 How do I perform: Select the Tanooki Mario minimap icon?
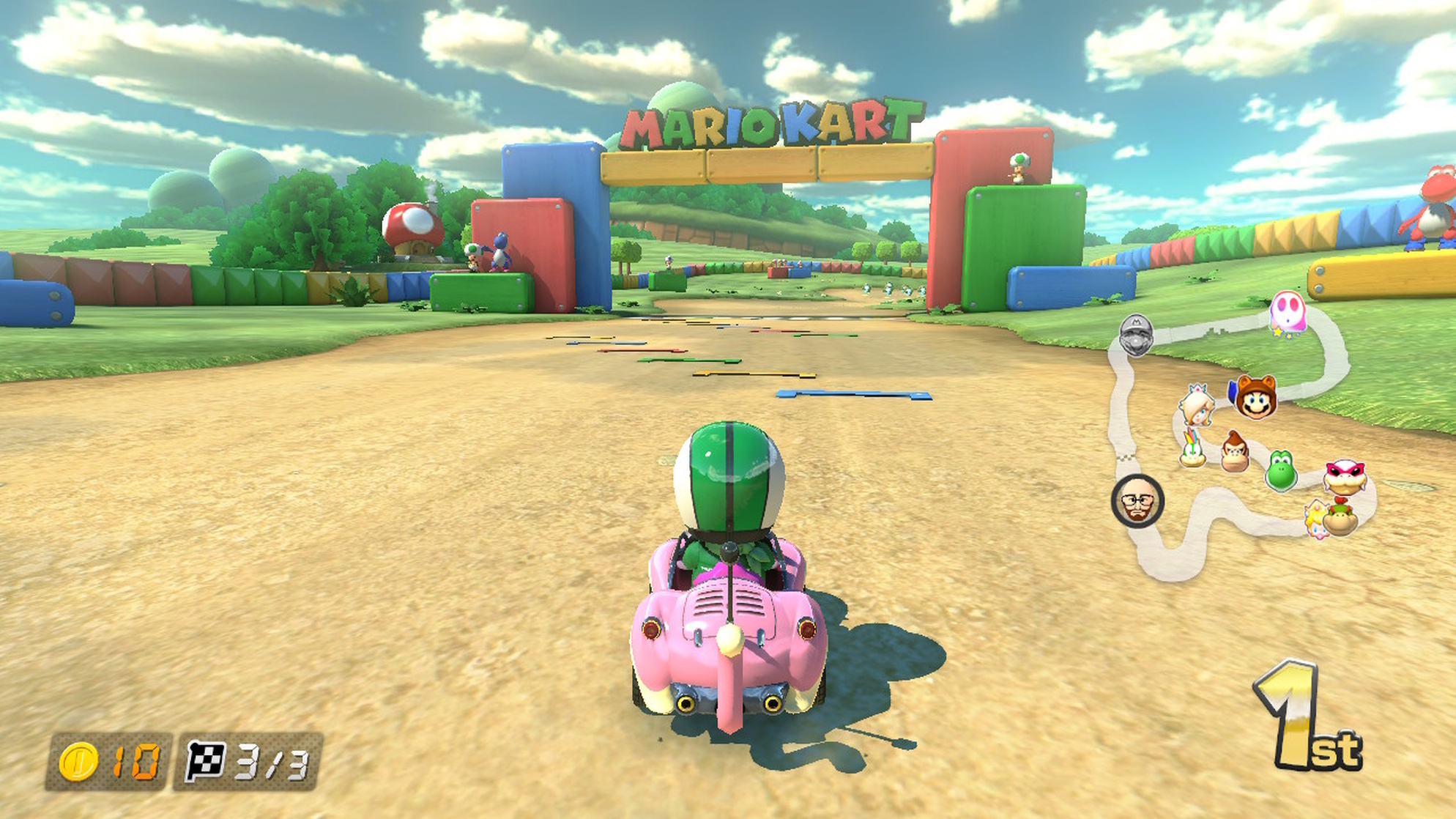click(1255, 400)
